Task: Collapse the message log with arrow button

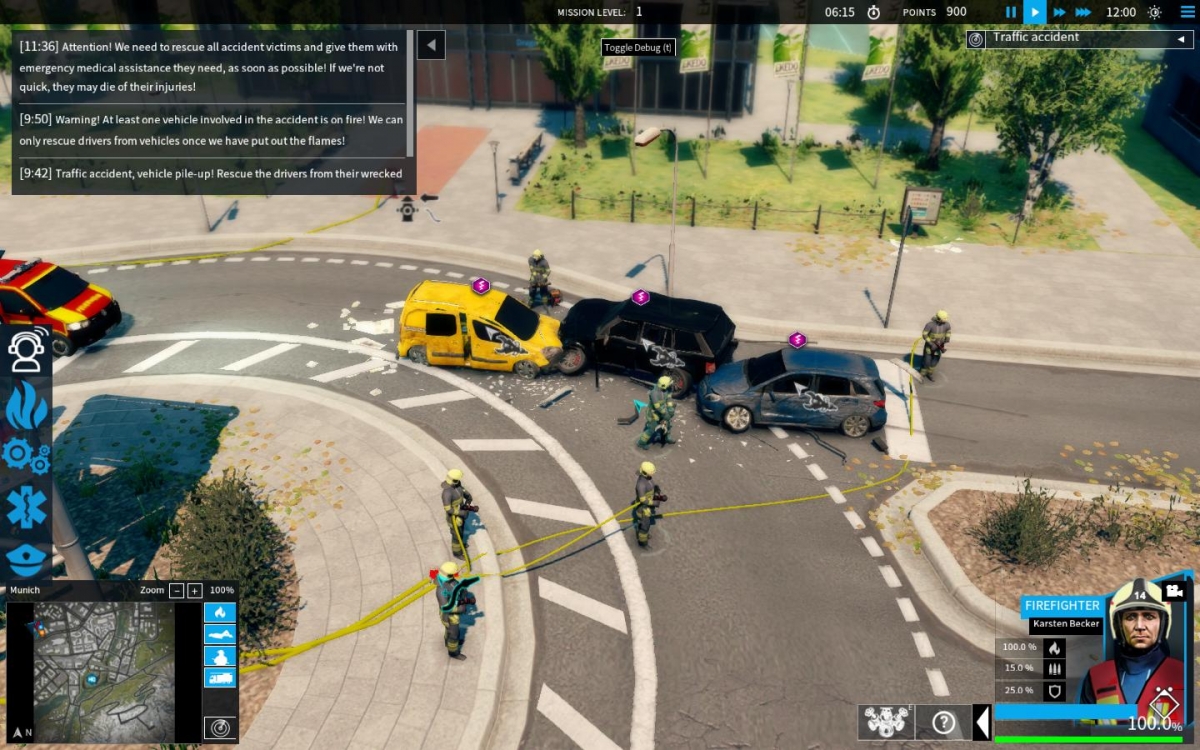Action: point(431,45)
